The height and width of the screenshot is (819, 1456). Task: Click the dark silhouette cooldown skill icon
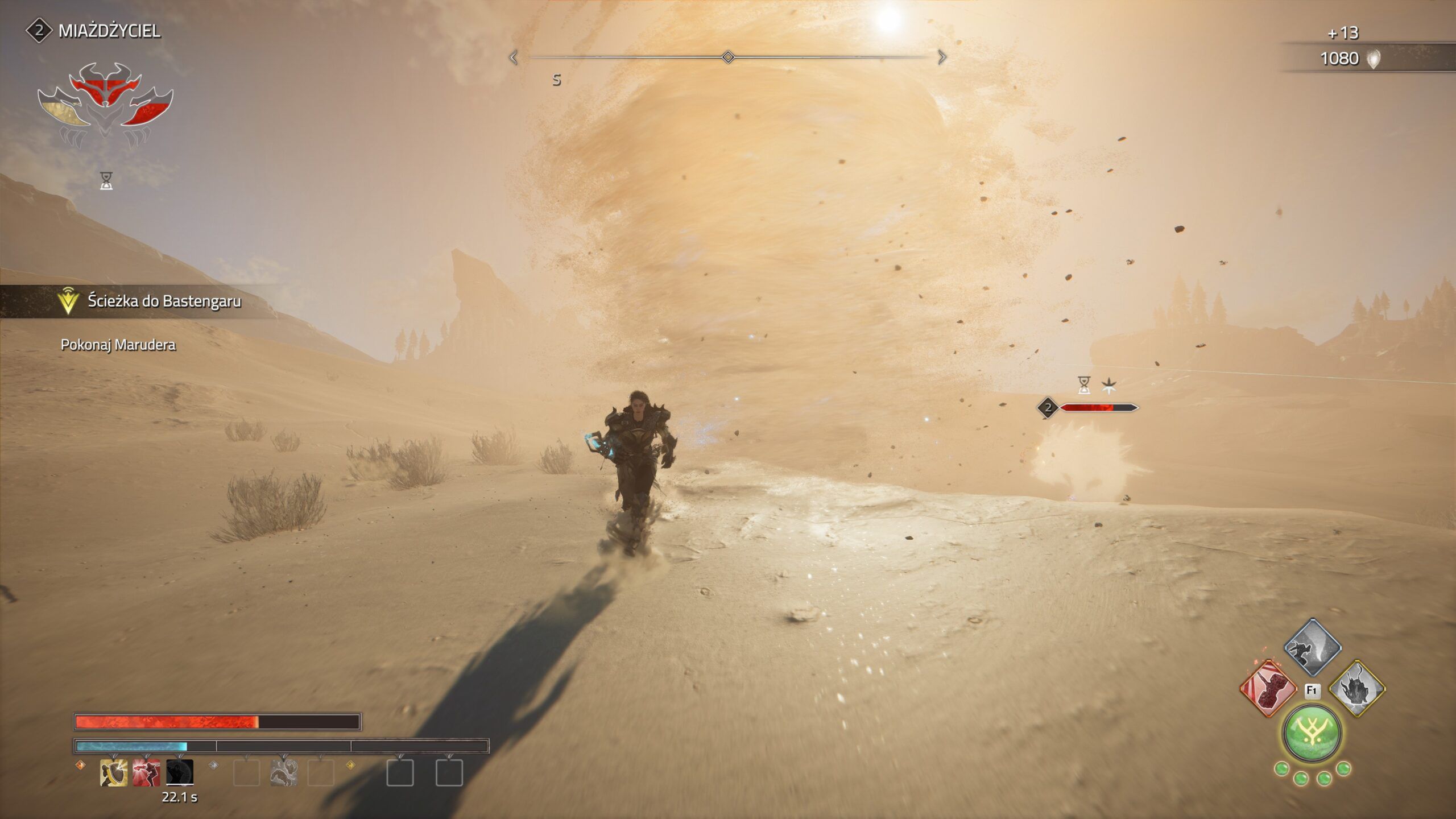click(x=180, y=773)
